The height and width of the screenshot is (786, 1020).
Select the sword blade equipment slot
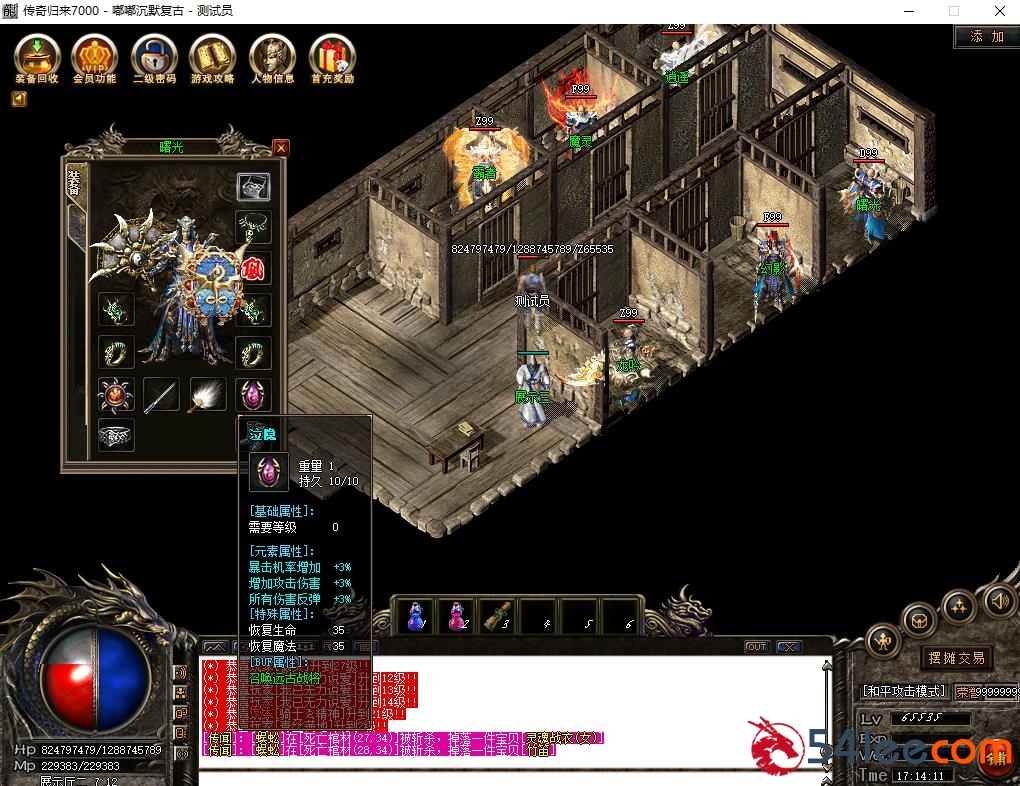[x=161, y=394]
